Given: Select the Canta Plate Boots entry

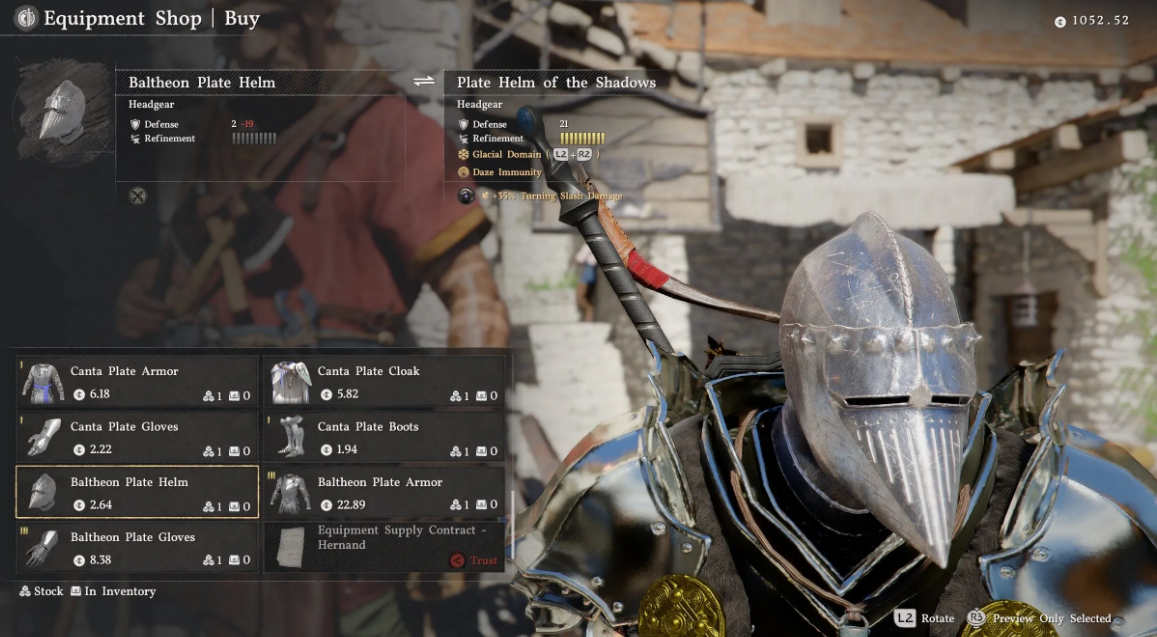Looking at the screenshot, I should (384, 437).
